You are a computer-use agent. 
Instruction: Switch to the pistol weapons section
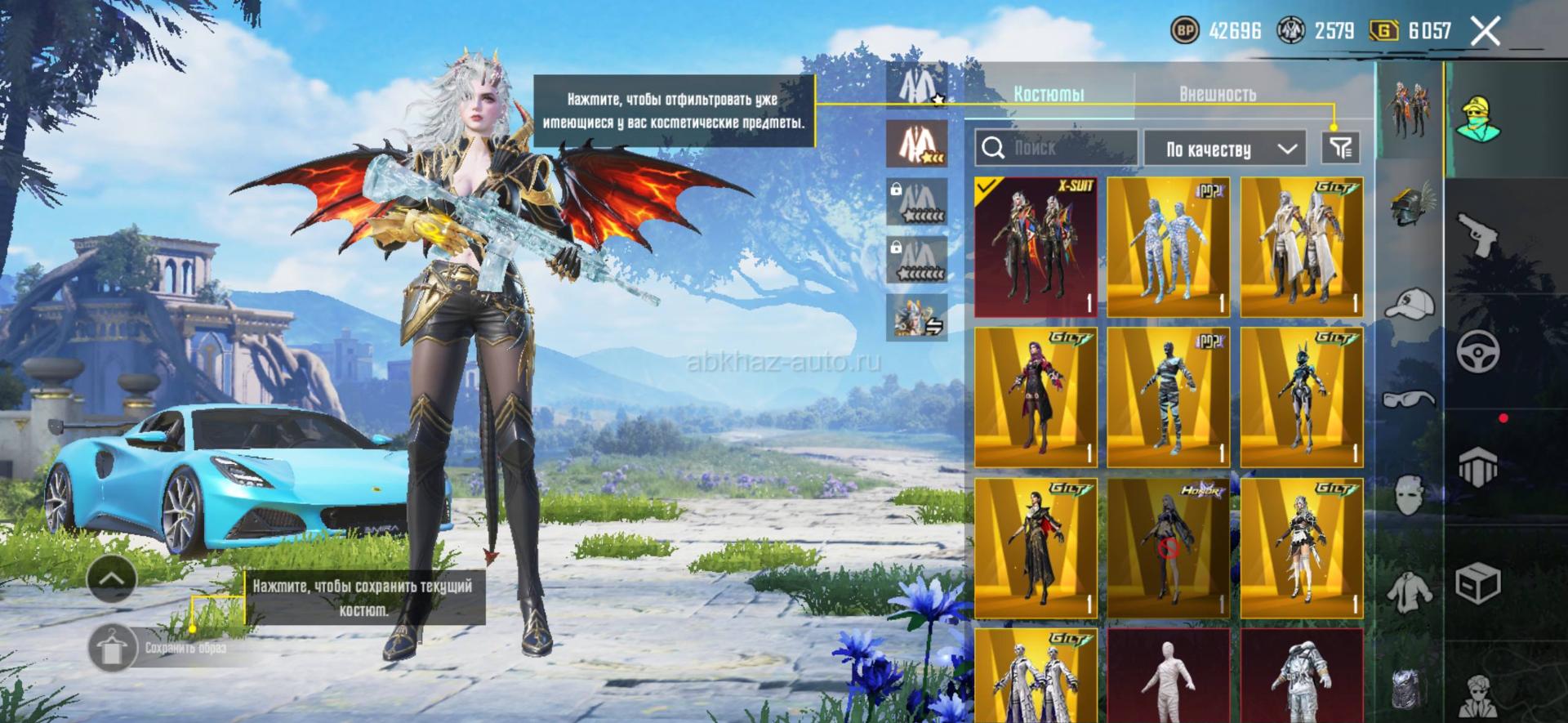click(1478, 235)
